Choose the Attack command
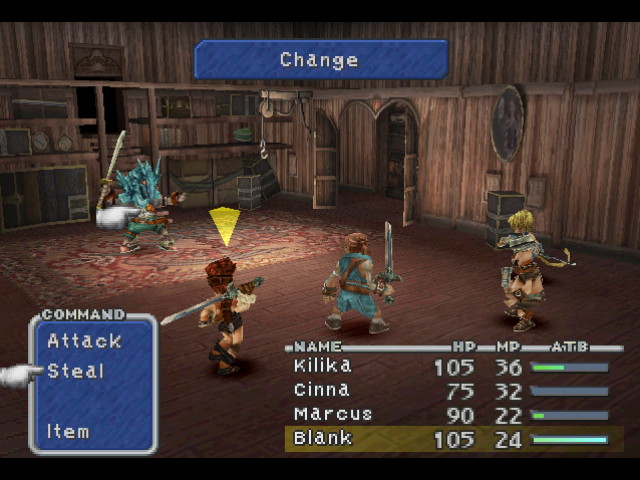The width and height of the screenshot is (640, 480). [84, 341]
